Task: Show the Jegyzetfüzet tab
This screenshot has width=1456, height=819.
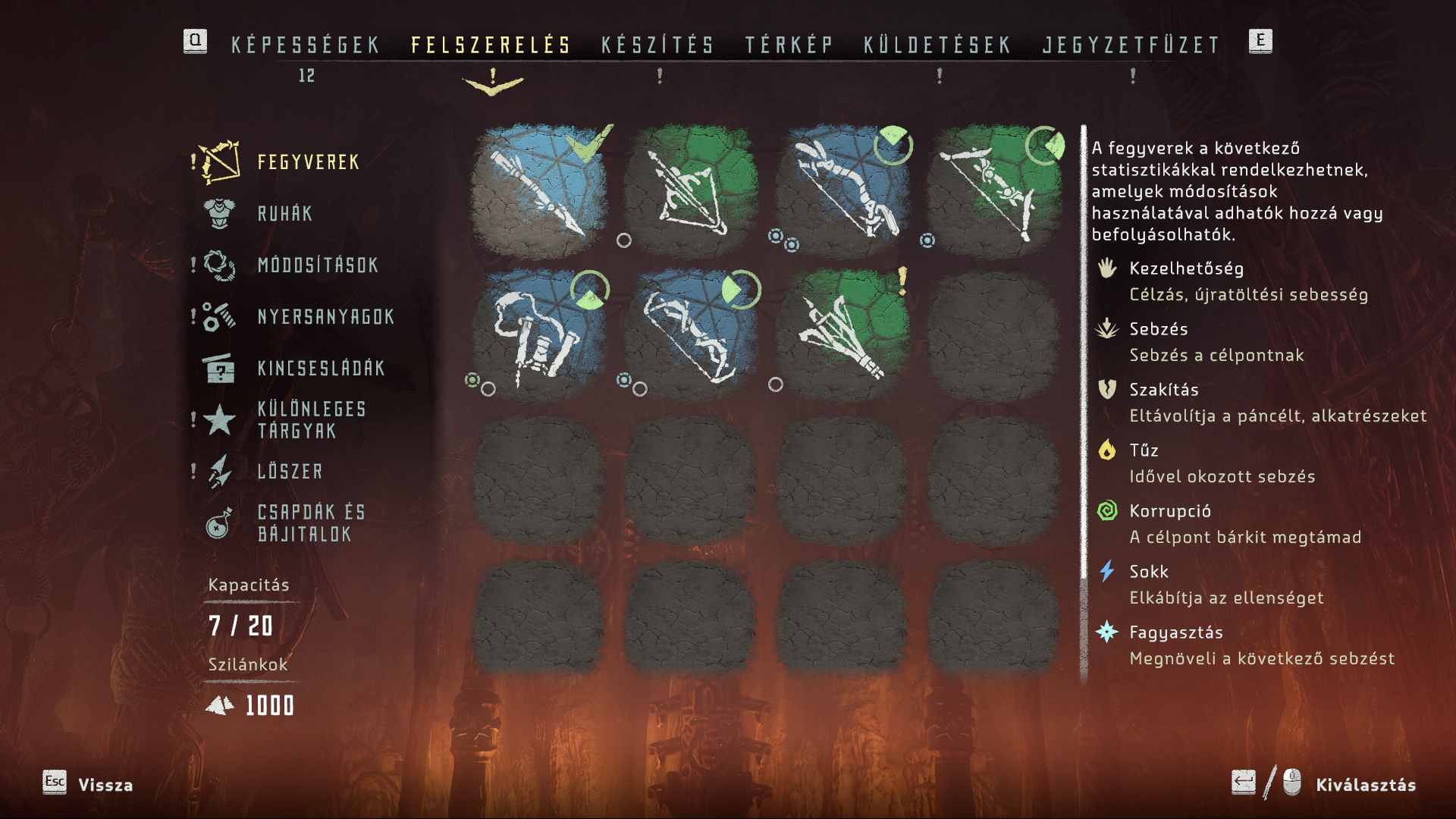Action: point(1131,45)
